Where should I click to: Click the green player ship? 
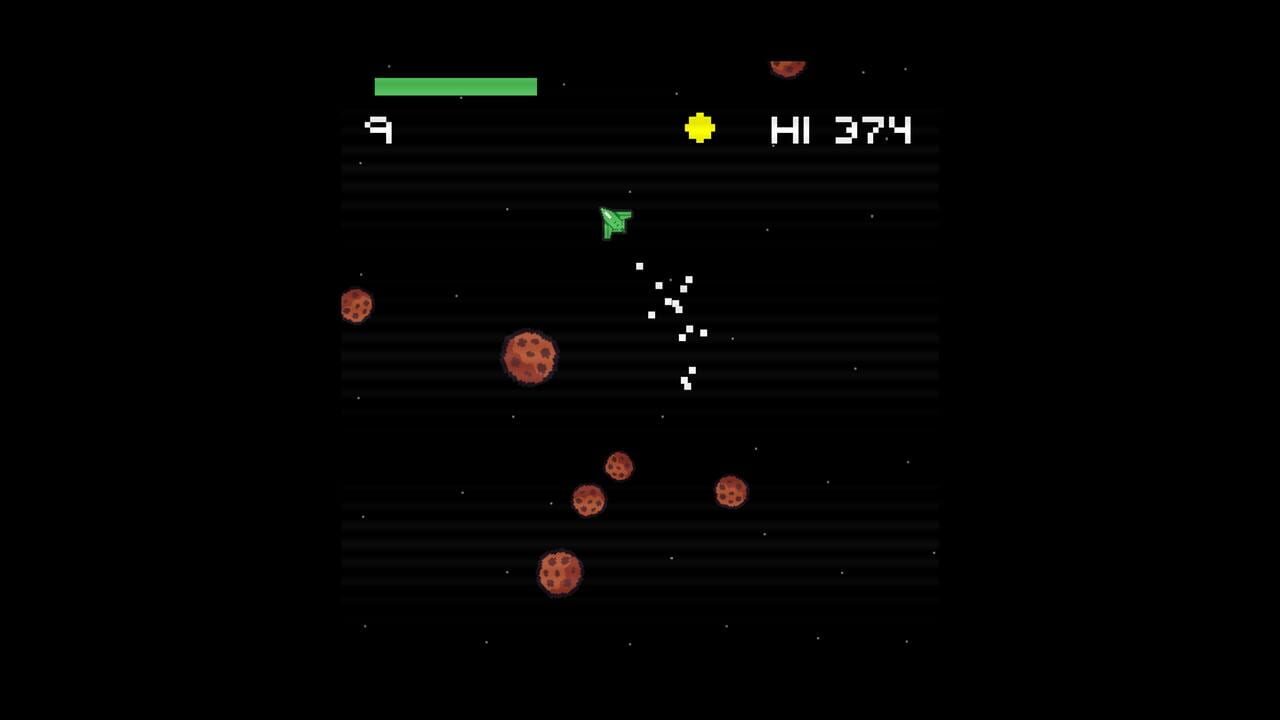click(x=614, y=222)
